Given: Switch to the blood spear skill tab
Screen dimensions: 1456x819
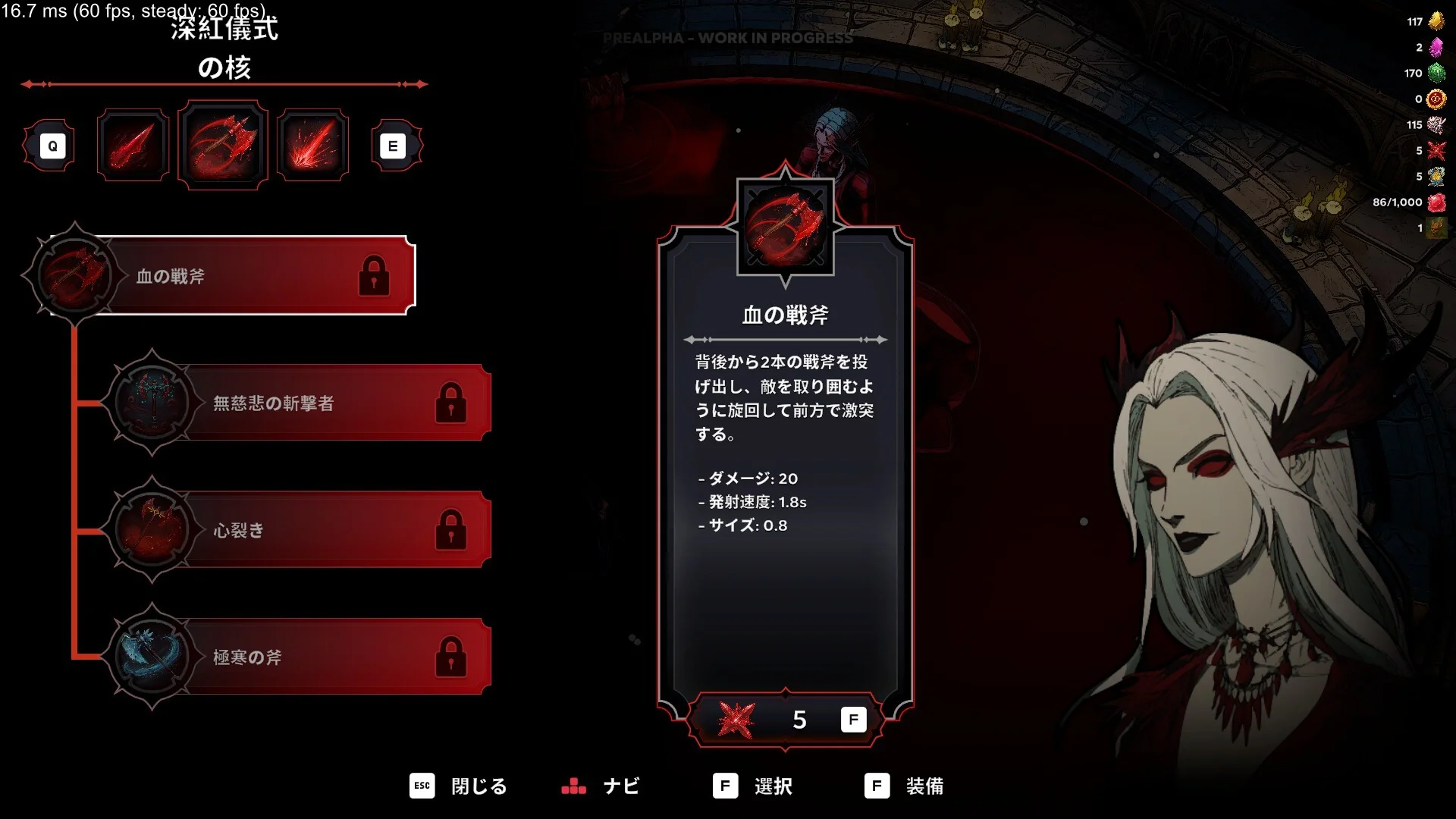Looking at the screenshot, I should click(x=133, y=145).
